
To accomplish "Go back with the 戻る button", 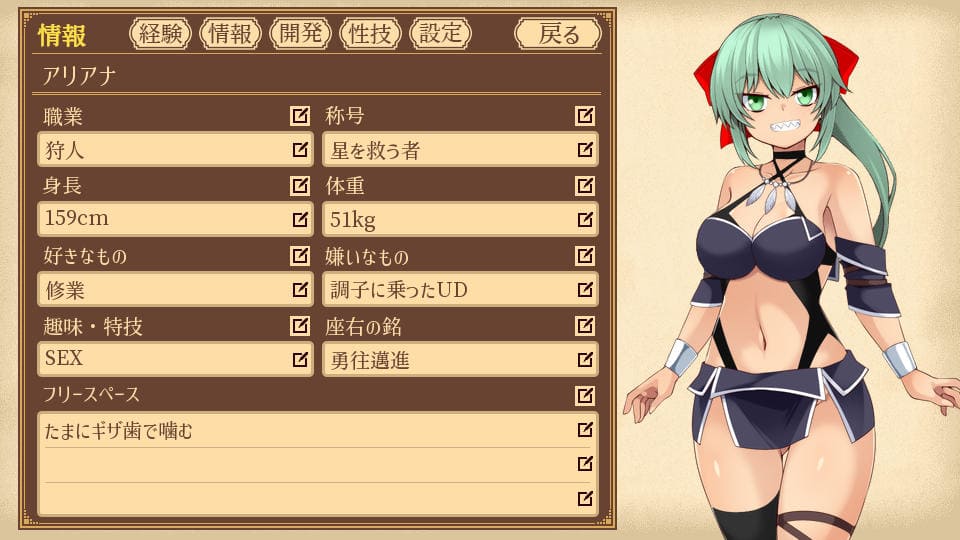I will coord(558,34).
